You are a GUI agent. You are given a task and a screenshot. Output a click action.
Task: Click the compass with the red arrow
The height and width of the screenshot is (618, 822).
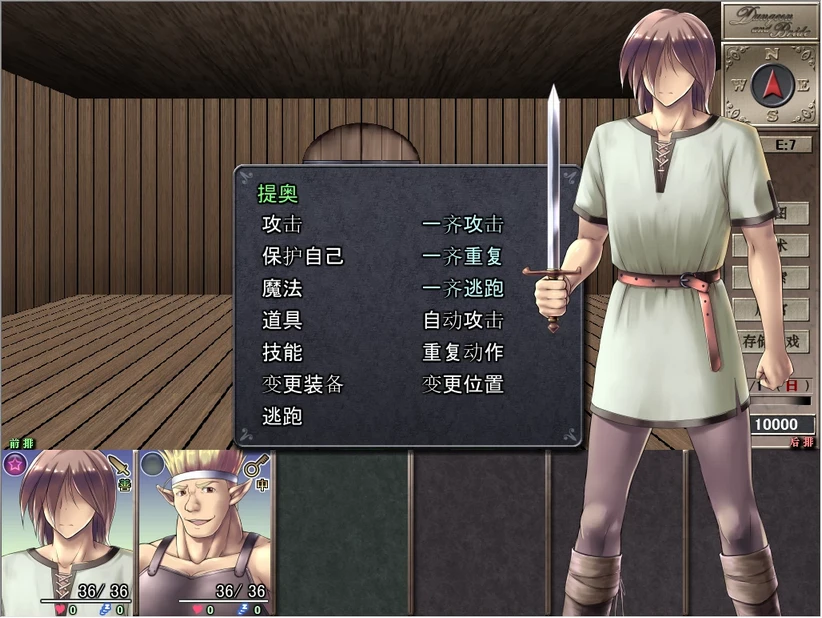click(x=770, y=87)
